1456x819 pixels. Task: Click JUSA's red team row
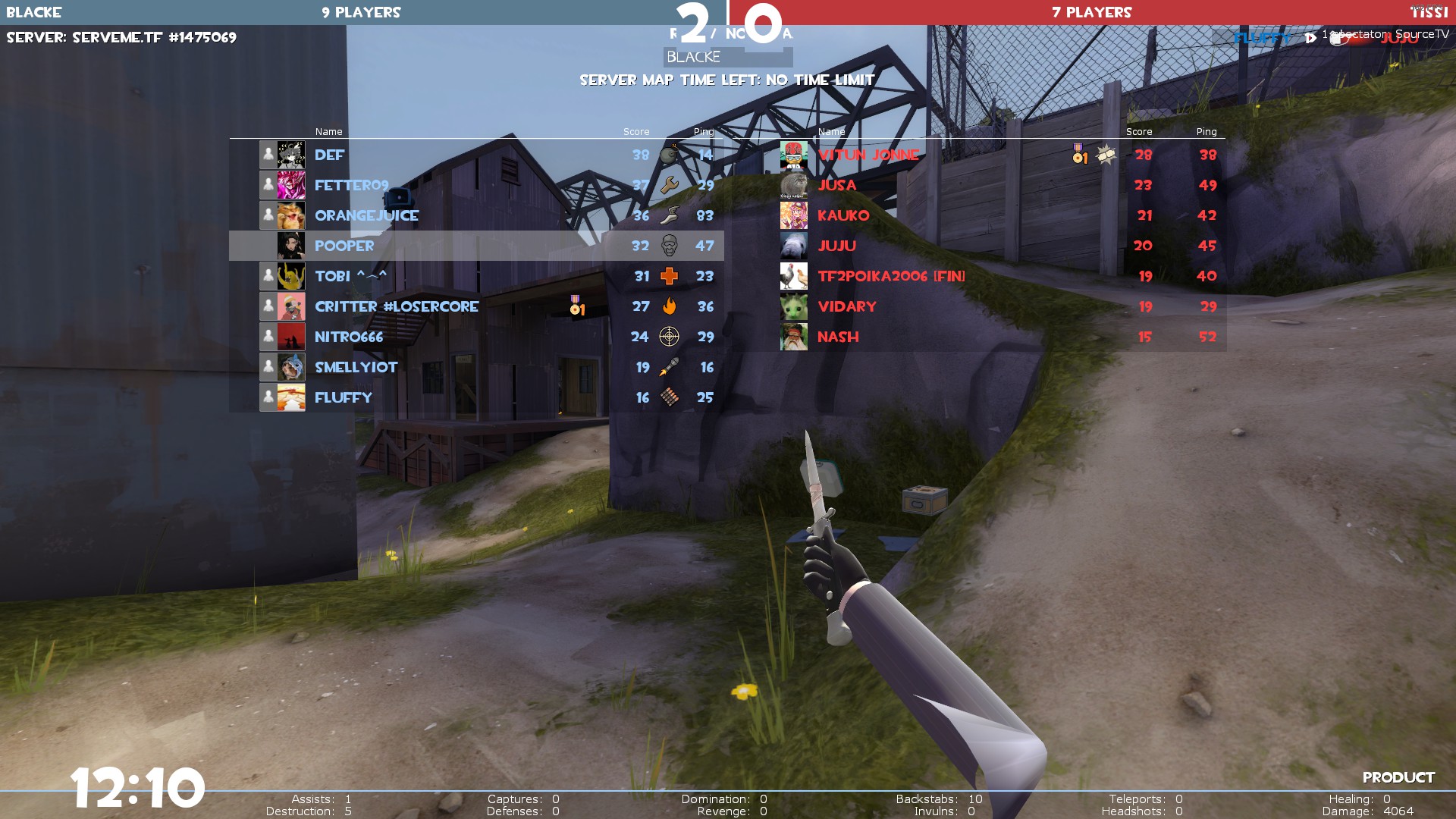point(836,185)
